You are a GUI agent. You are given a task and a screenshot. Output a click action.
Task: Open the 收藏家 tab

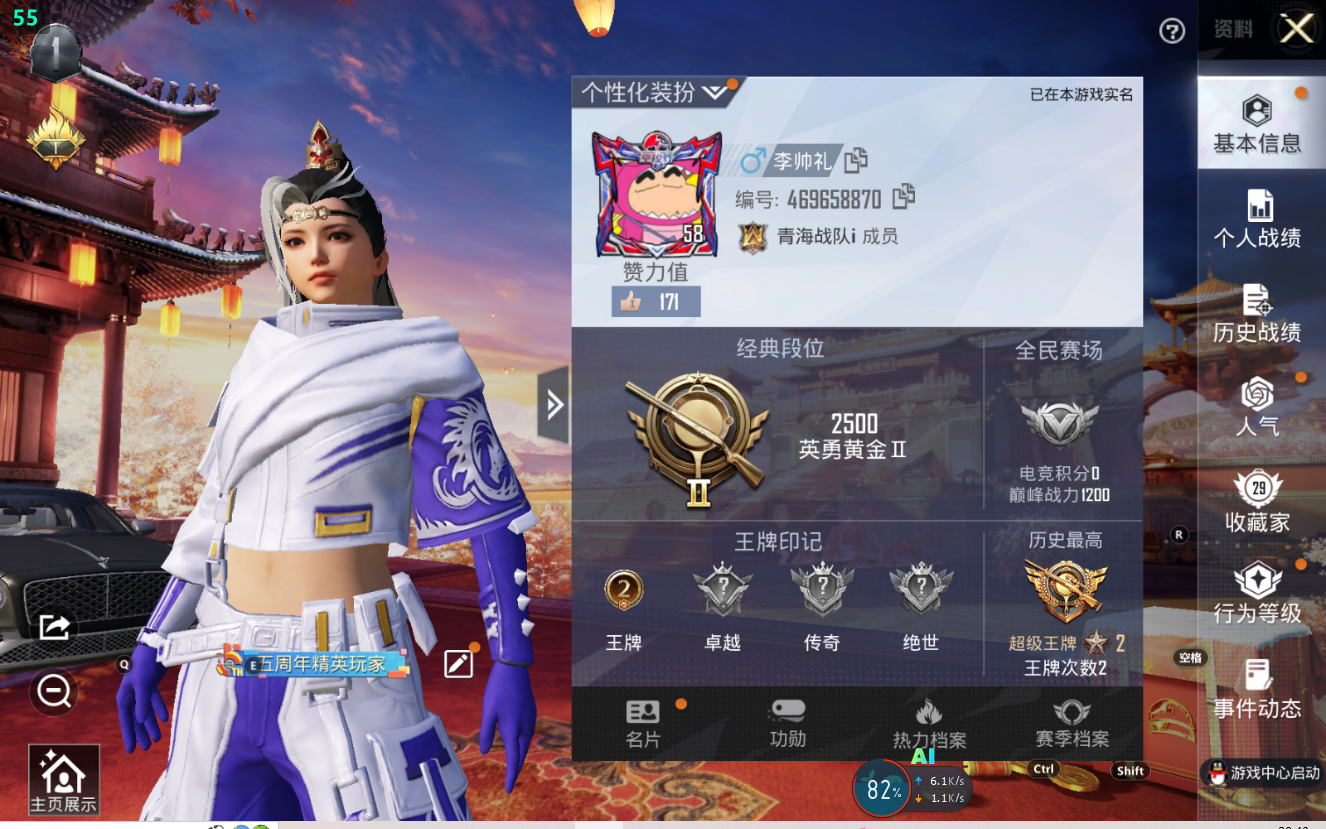1257,502
